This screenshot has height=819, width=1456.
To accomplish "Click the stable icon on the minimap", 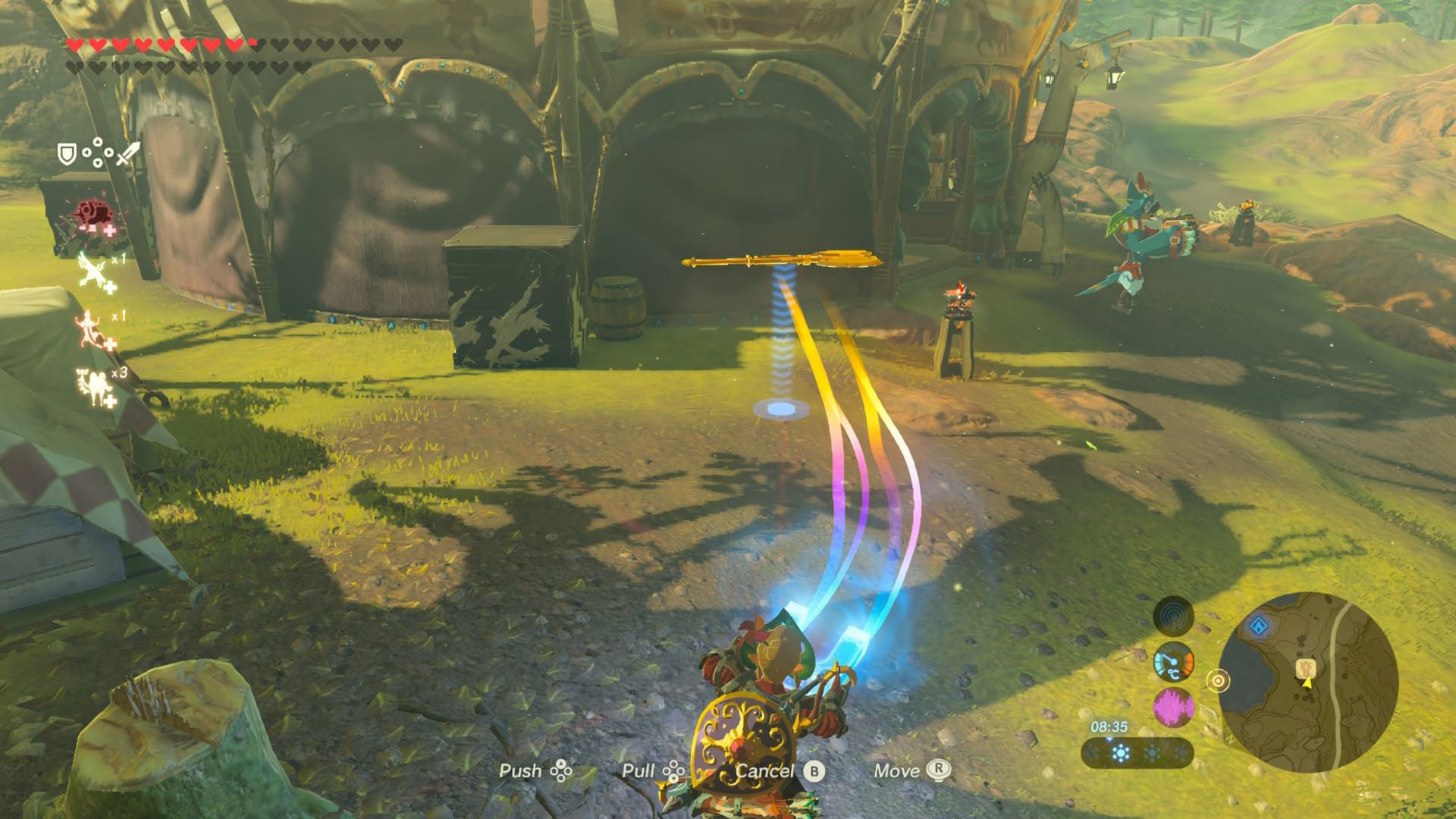I will 1306,669.
